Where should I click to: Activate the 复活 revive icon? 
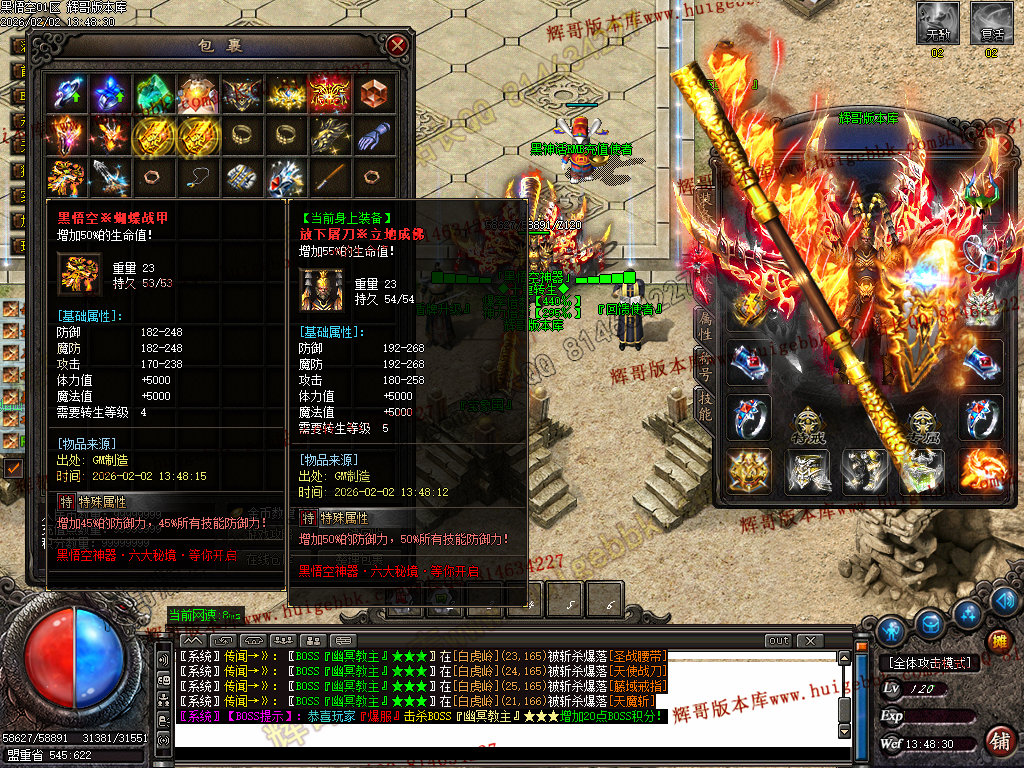(991, 24)
